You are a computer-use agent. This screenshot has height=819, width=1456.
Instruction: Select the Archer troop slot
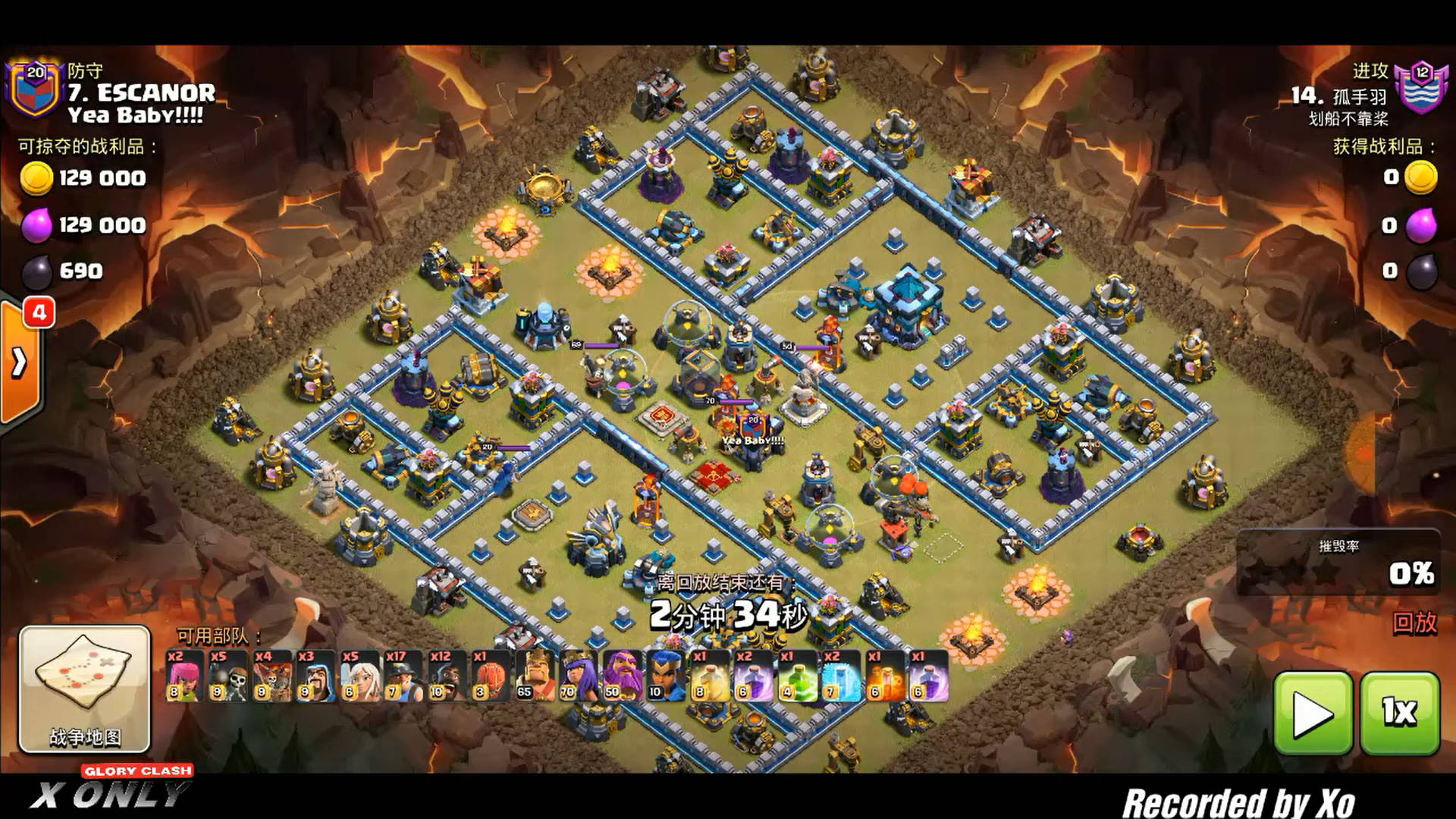(x=184, y=675)
